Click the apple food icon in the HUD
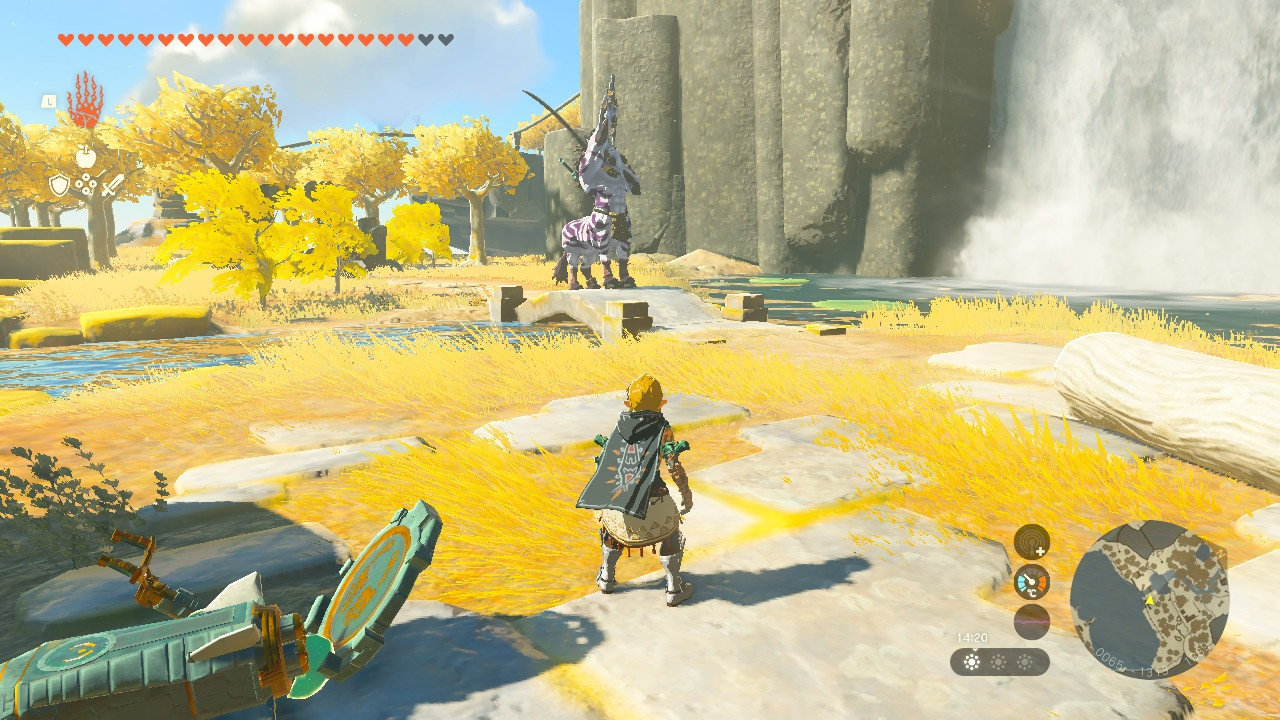This screenshot has height=720, width=1280. coord(86,157)
